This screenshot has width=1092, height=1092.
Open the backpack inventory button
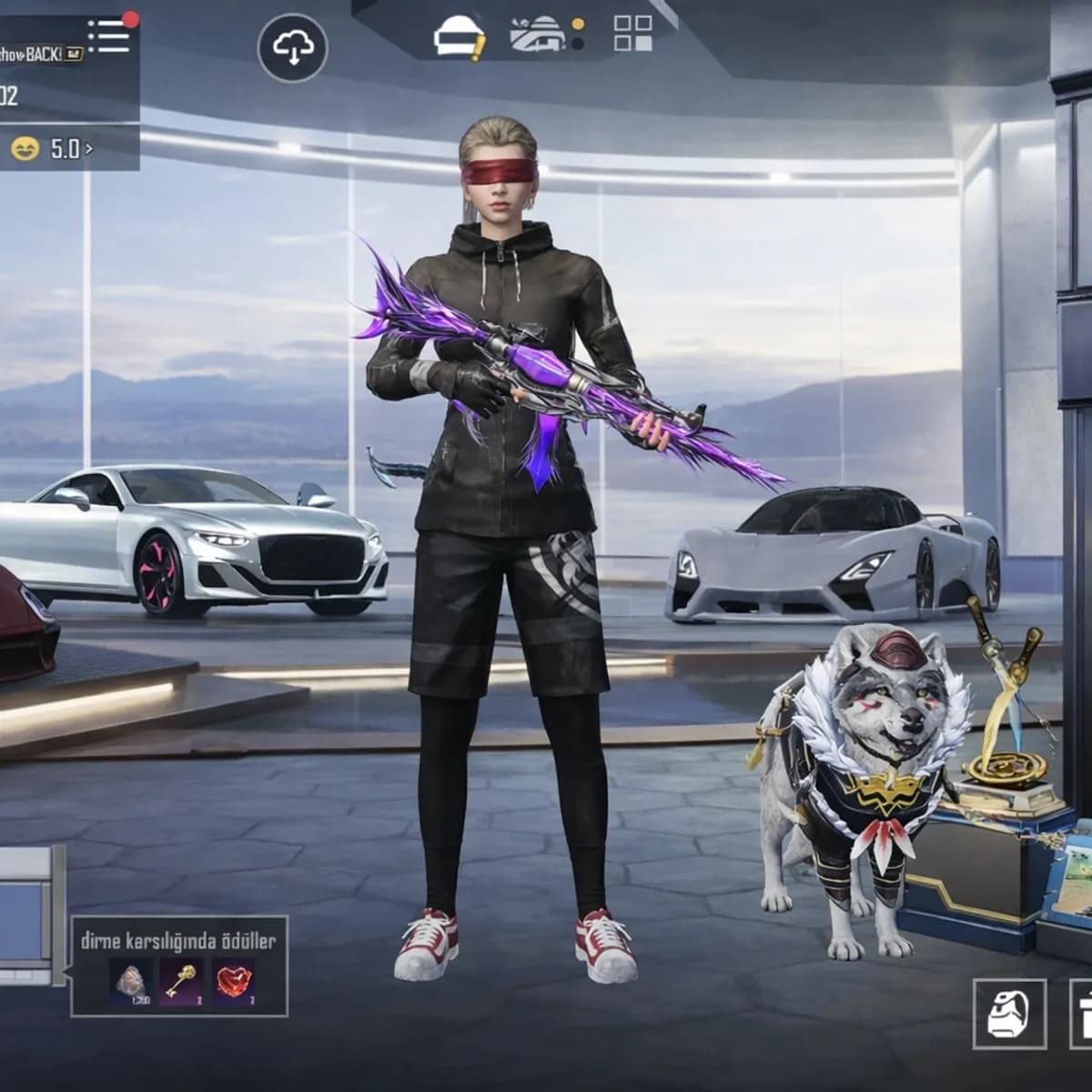[x=1007, y=1011]
